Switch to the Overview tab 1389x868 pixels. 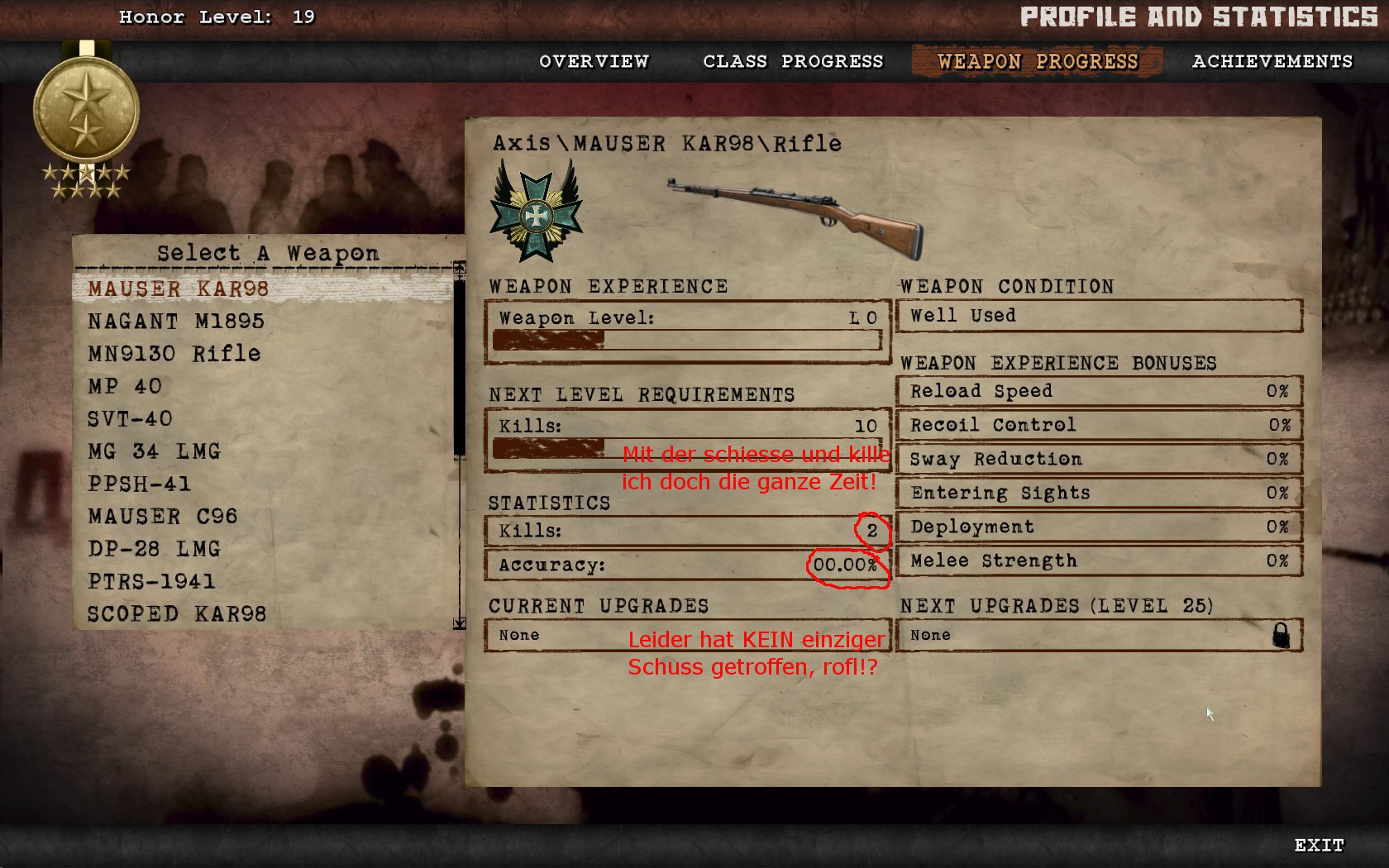point(594,61)
